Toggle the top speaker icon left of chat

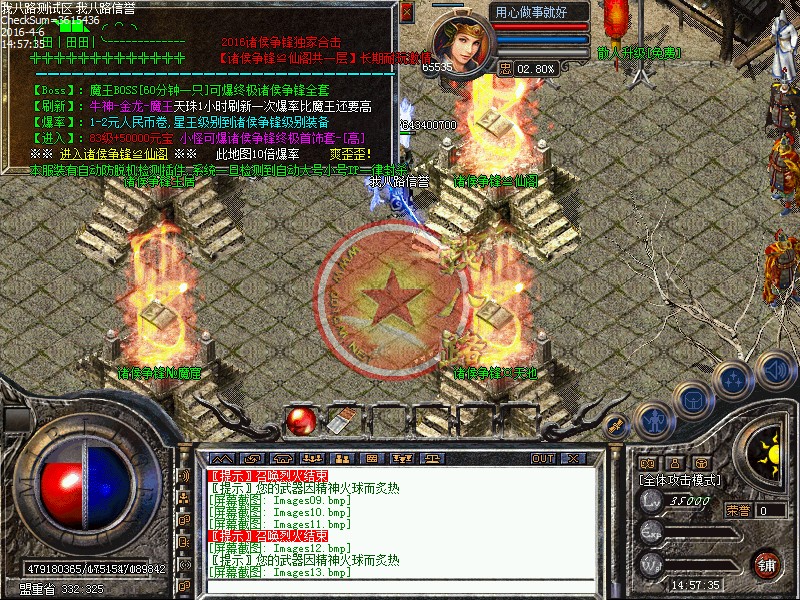(184, 475)
